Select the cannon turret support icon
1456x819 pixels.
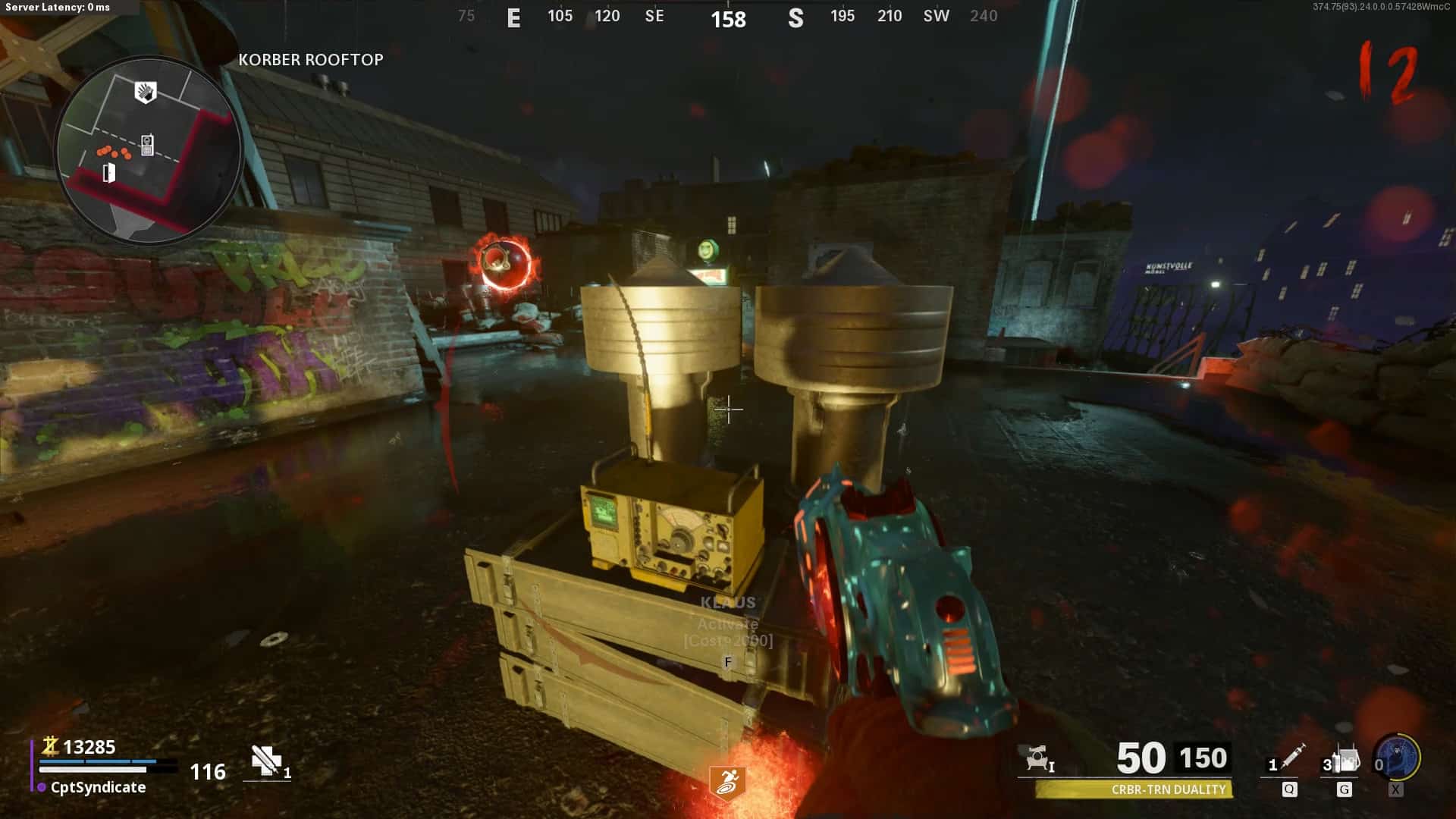pyautogui.click(x=1037, y=758)
